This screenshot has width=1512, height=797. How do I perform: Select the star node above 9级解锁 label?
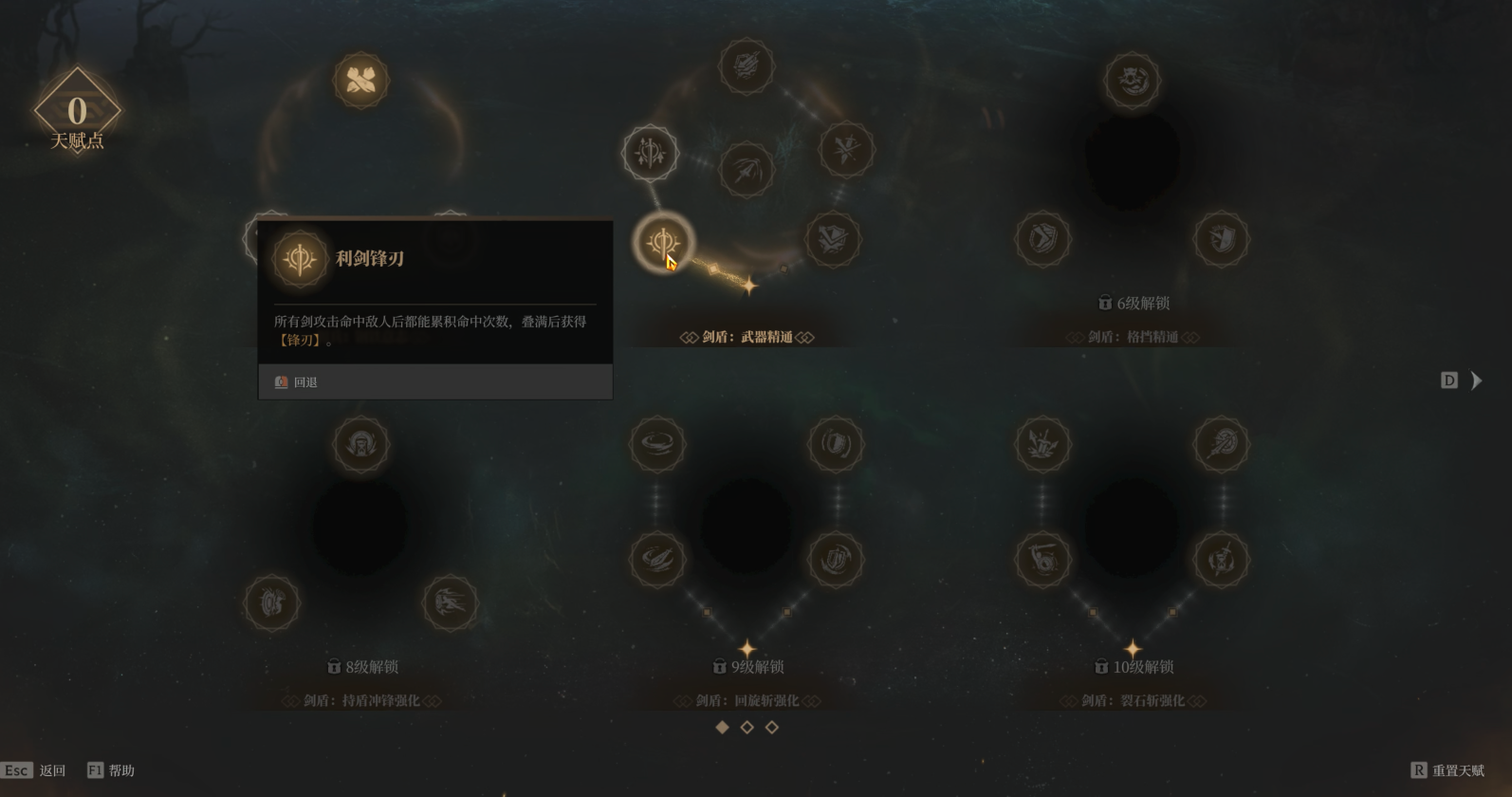[747, 649]
